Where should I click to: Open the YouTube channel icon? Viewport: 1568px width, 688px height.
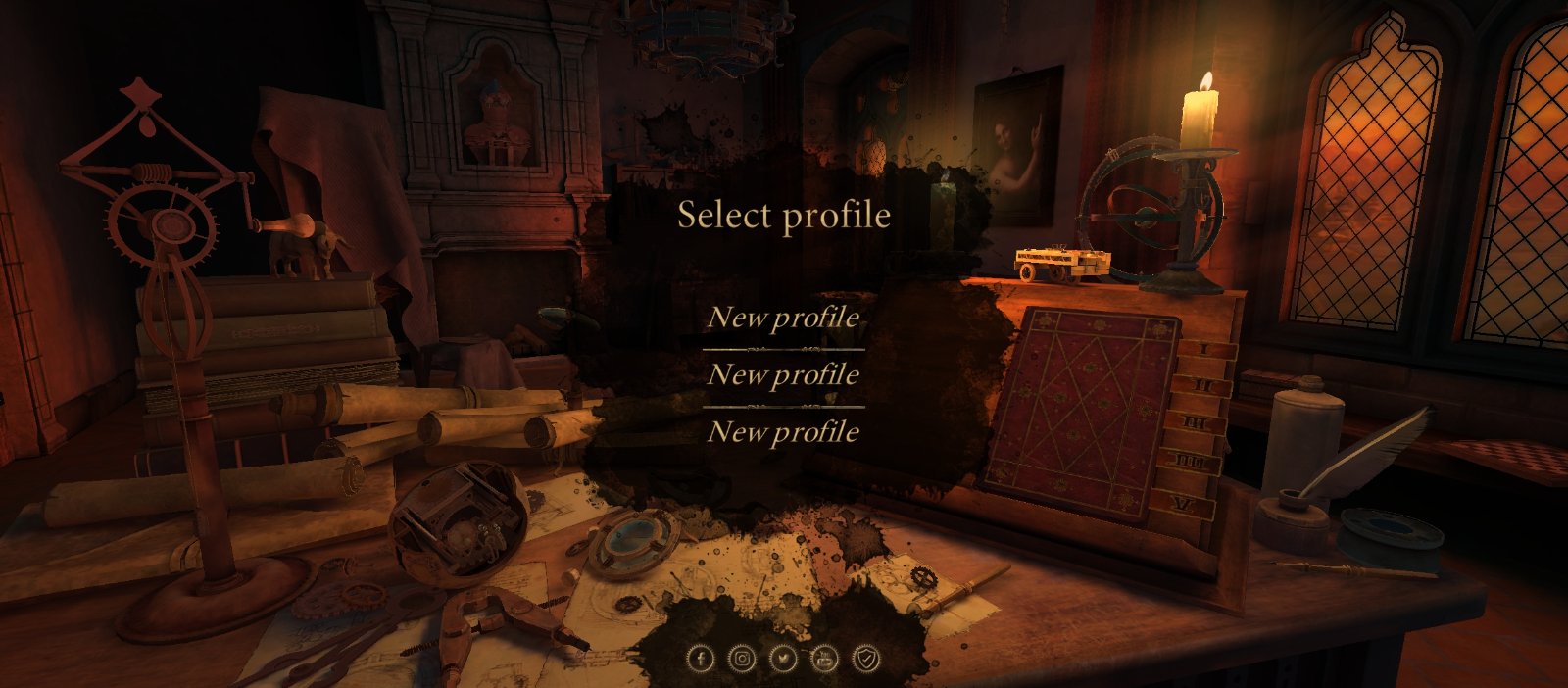coord(825,659)
